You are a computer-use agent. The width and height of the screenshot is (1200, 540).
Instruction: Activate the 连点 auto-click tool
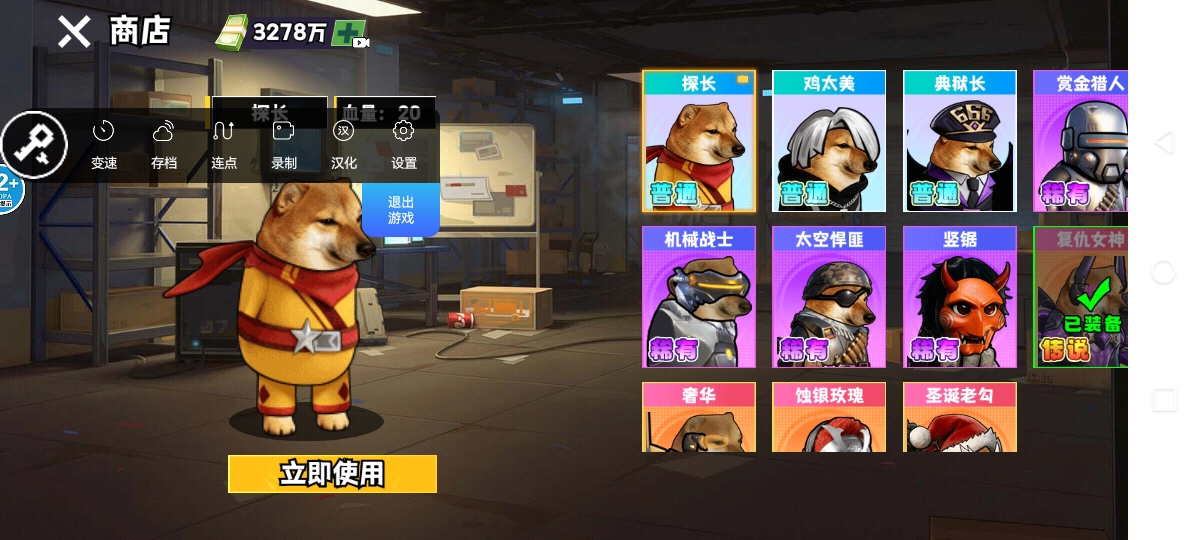click(x=224, y=145)
